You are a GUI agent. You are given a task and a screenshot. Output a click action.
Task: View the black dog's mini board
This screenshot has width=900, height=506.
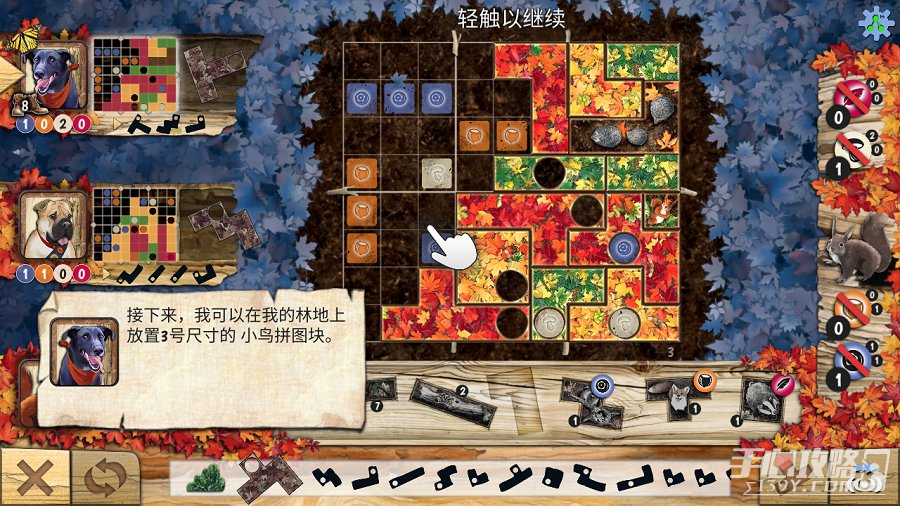click(x=133, y=76)
